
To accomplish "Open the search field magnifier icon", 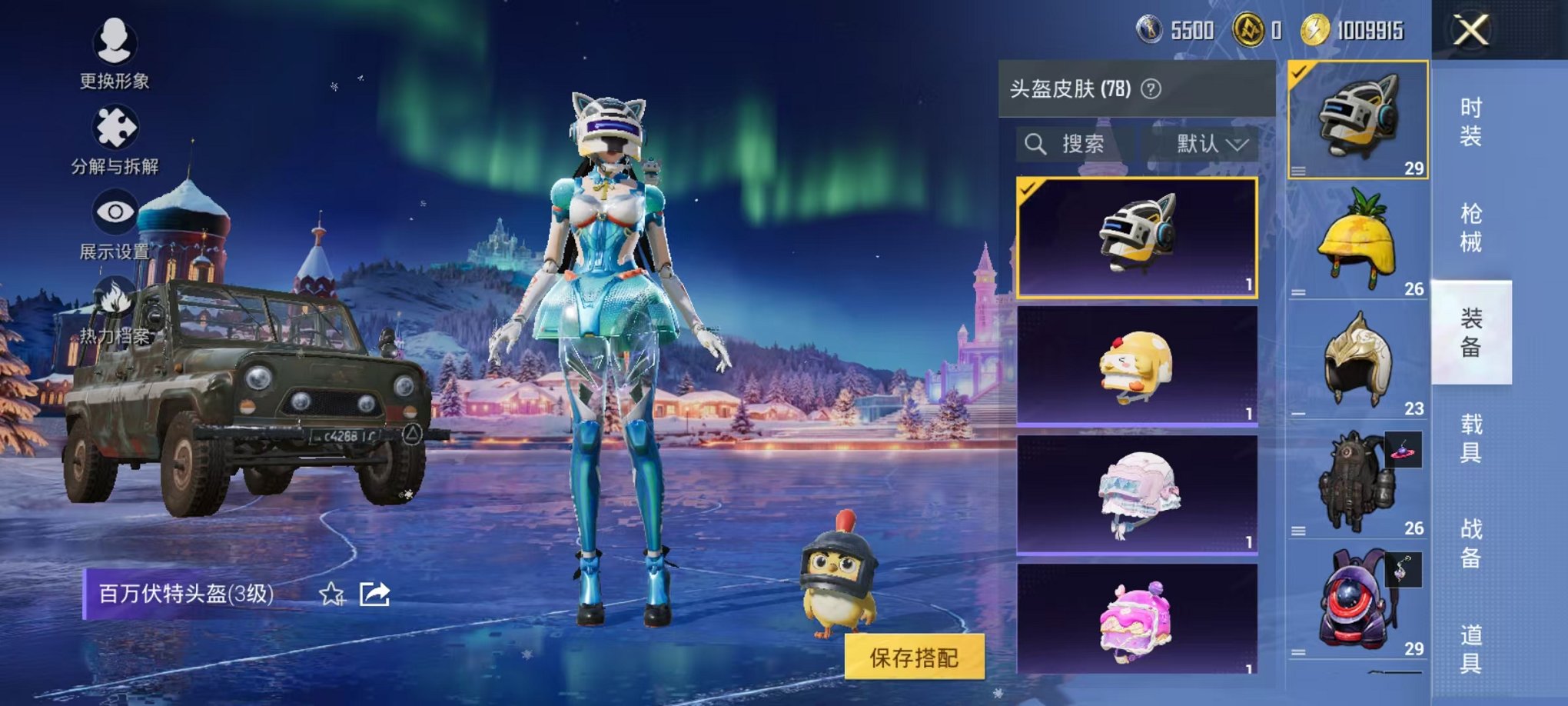I will point(1038,145).
